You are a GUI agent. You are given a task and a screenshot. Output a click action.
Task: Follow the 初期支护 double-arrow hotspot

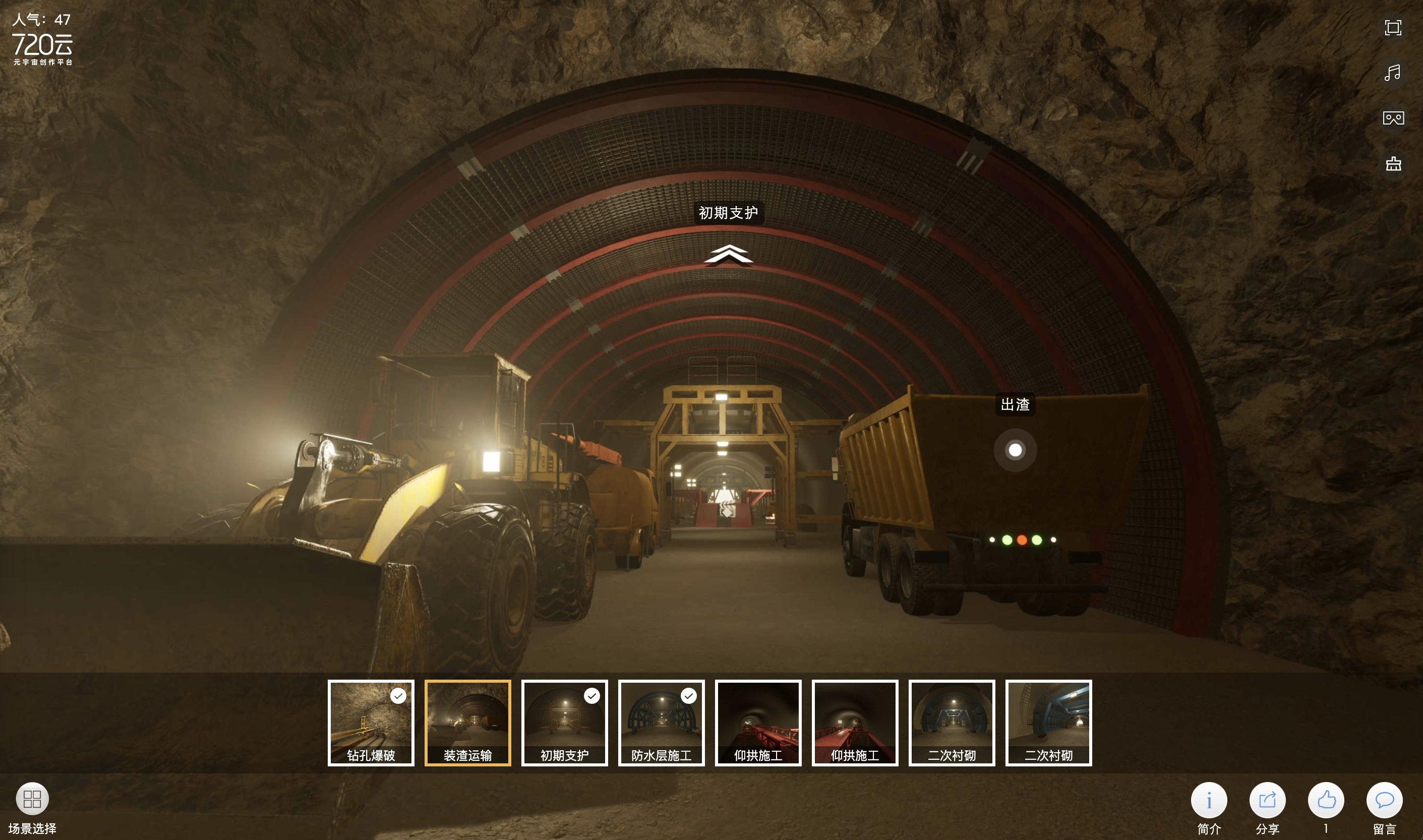point(728,255)
